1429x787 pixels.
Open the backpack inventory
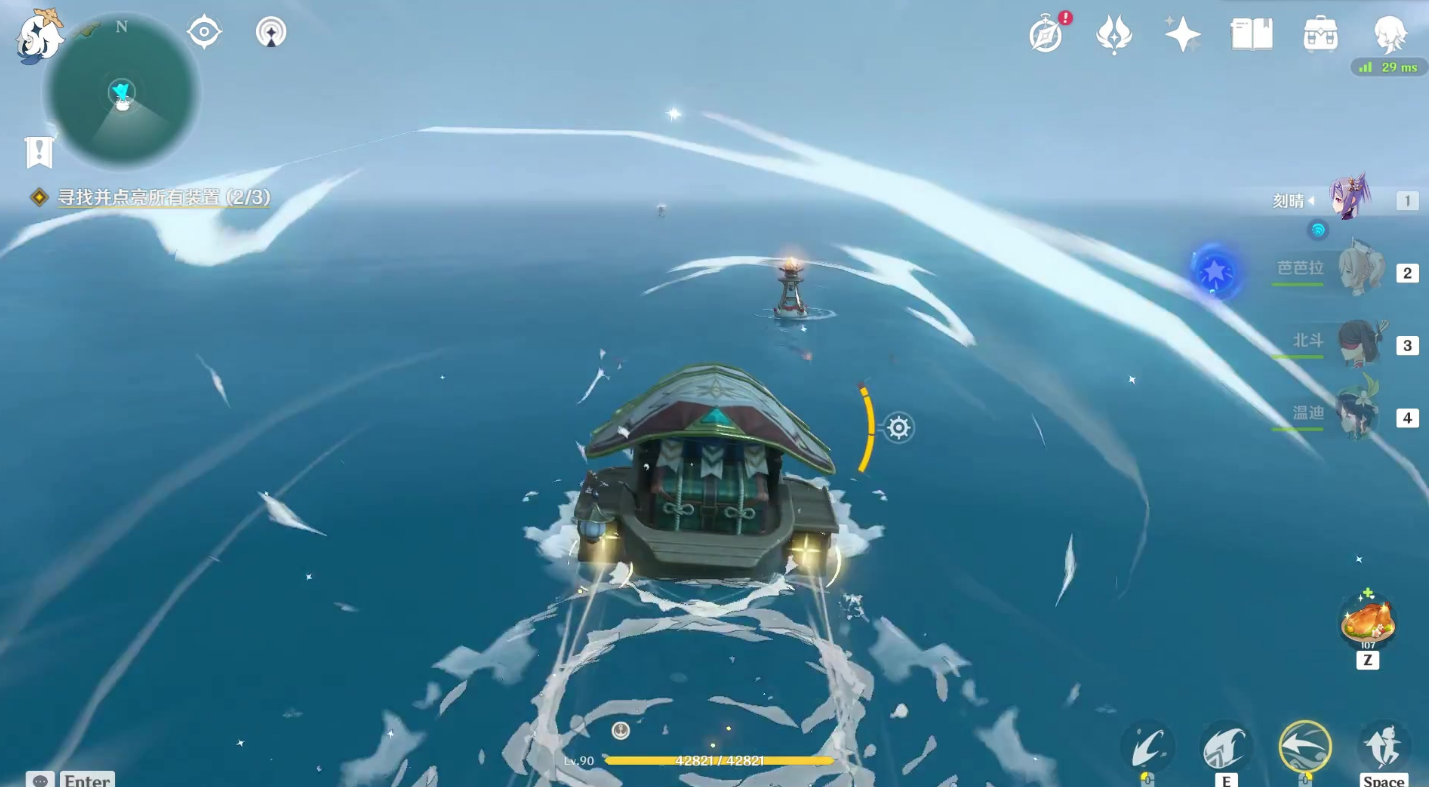click(x=1321, y=34)
